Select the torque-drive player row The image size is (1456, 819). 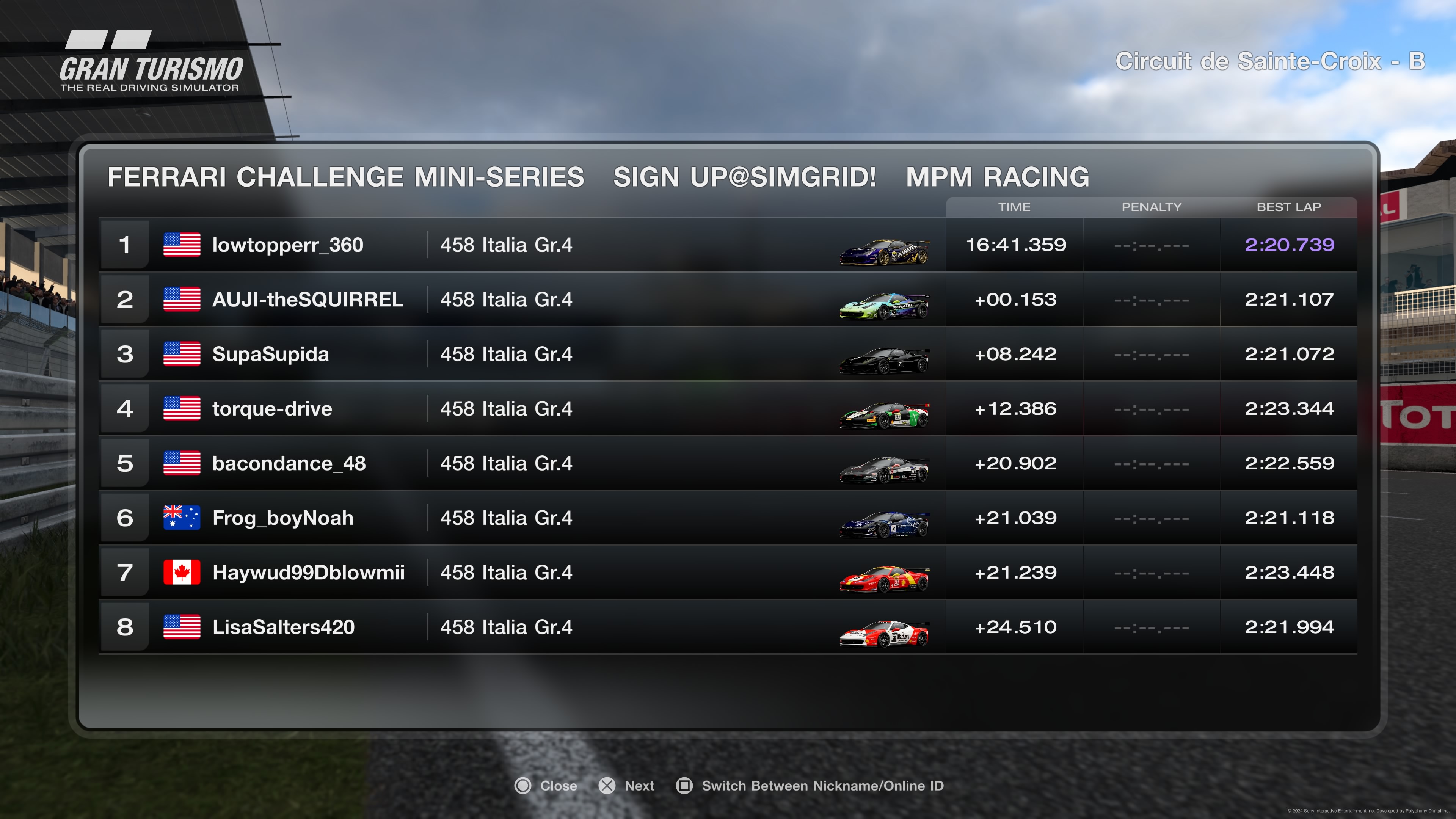tap(272, 409)
